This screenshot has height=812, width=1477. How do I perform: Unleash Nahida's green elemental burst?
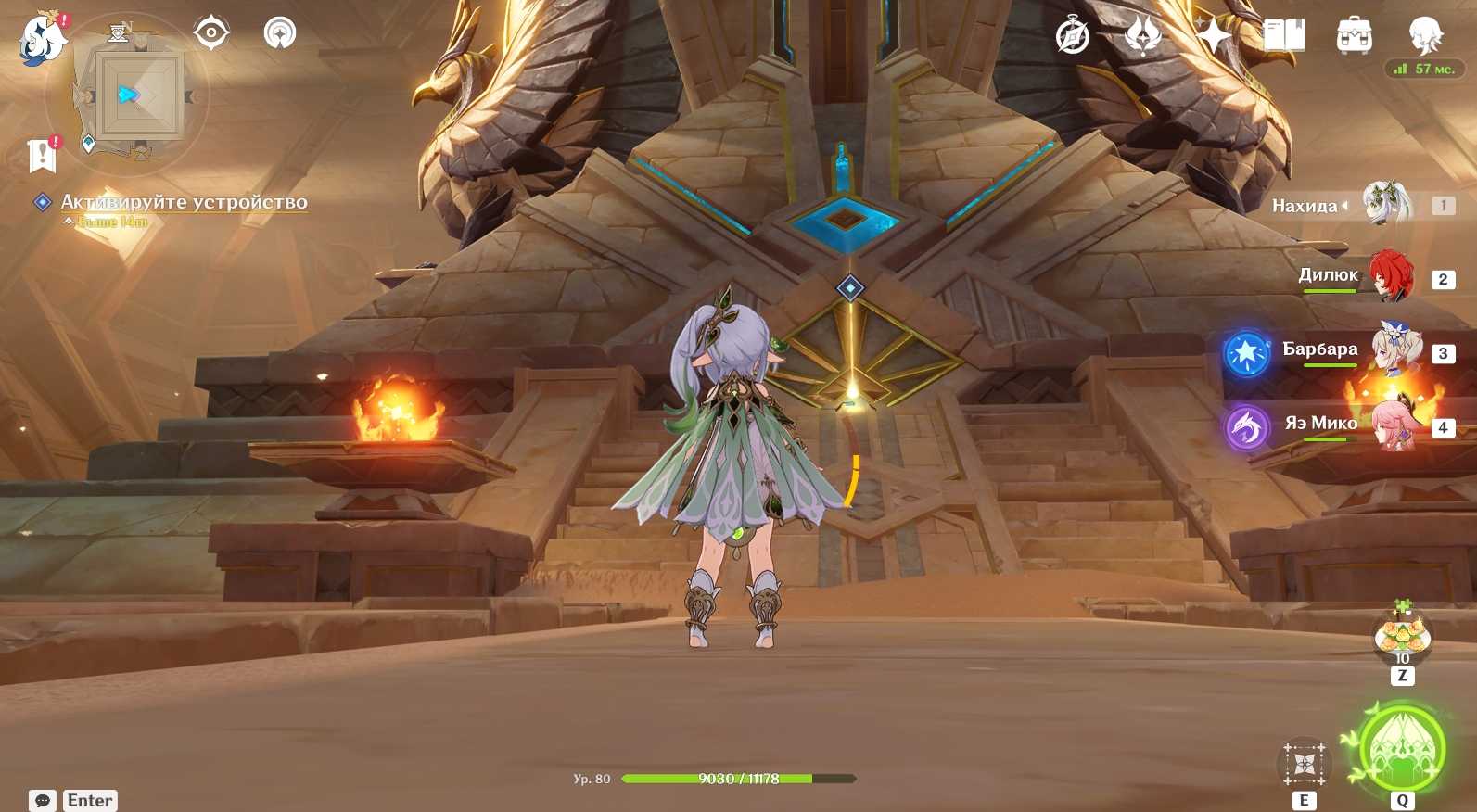coord(1402,751)
